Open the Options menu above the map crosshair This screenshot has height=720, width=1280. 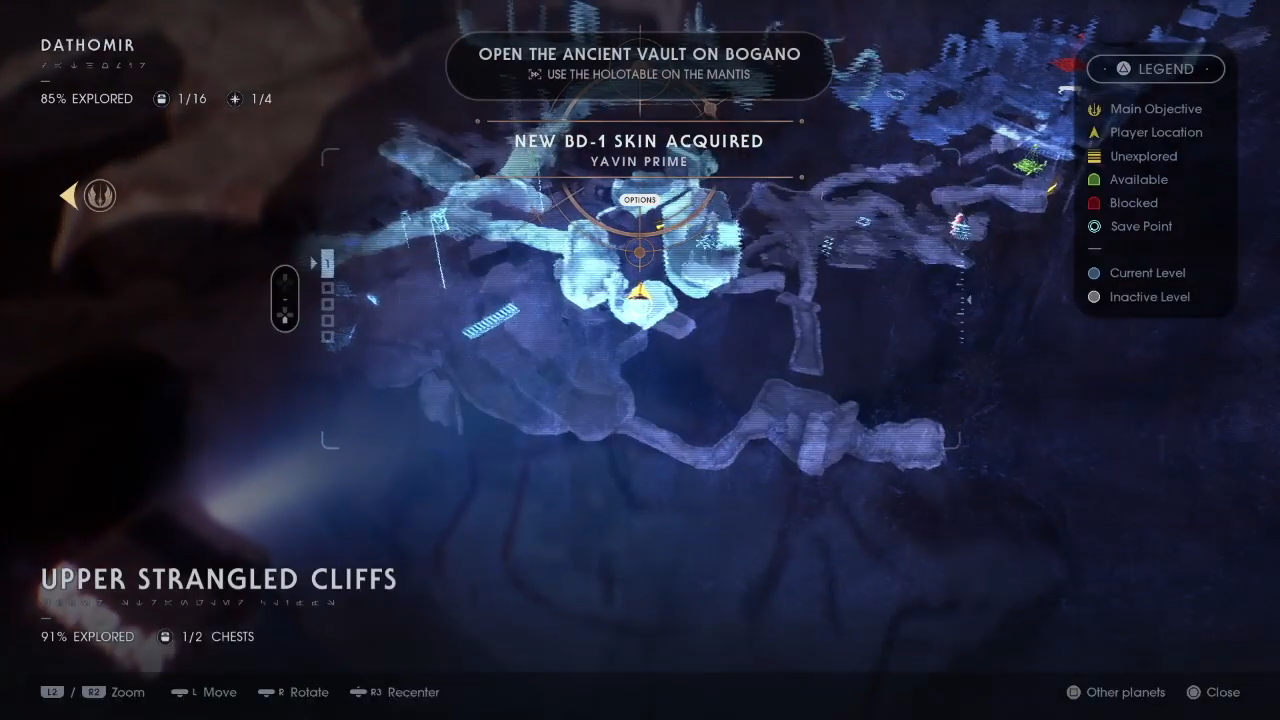click(639, 199)
